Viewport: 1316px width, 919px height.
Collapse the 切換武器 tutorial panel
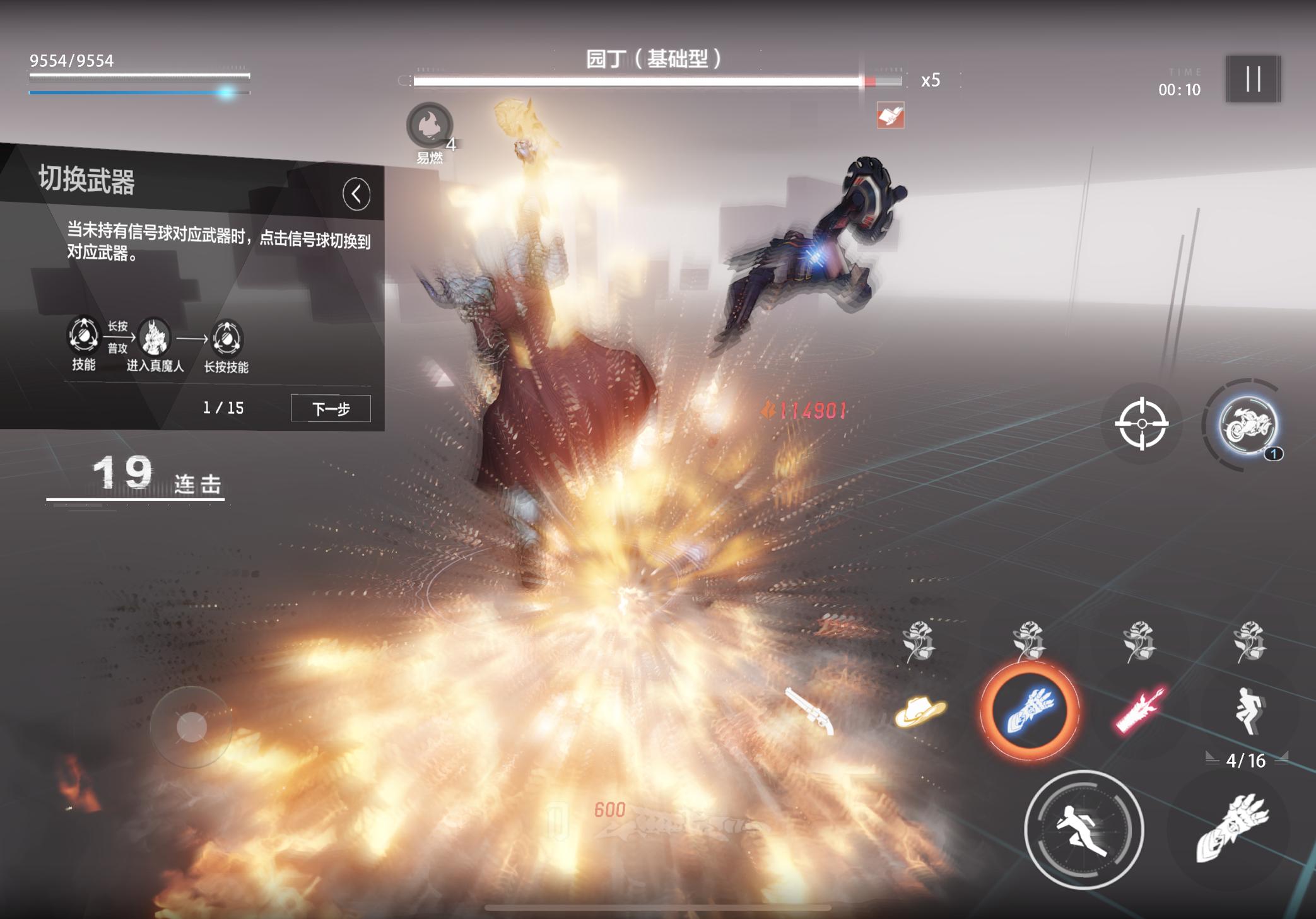coord(356,194)
